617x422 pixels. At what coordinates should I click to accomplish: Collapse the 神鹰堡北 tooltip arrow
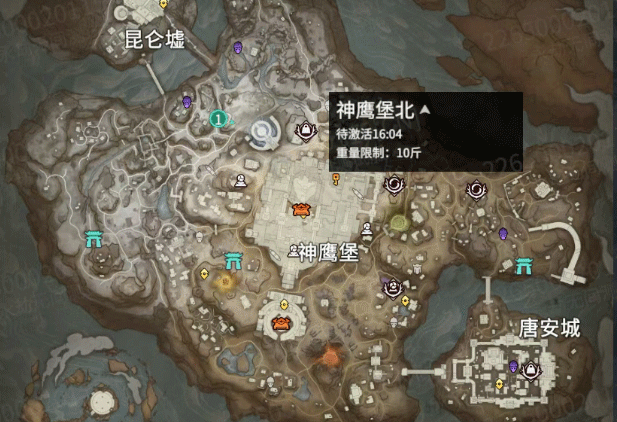tap(424, 109)
